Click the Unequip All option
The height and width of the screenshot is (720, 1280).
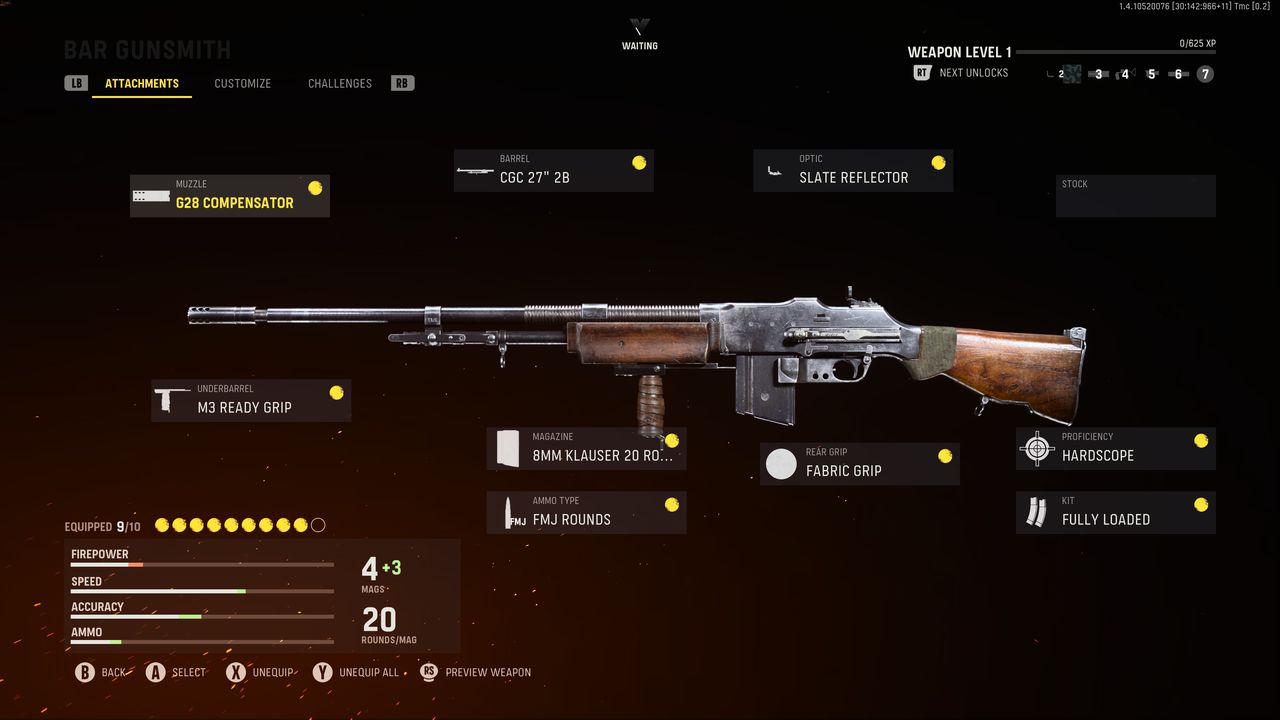(356, 672)
